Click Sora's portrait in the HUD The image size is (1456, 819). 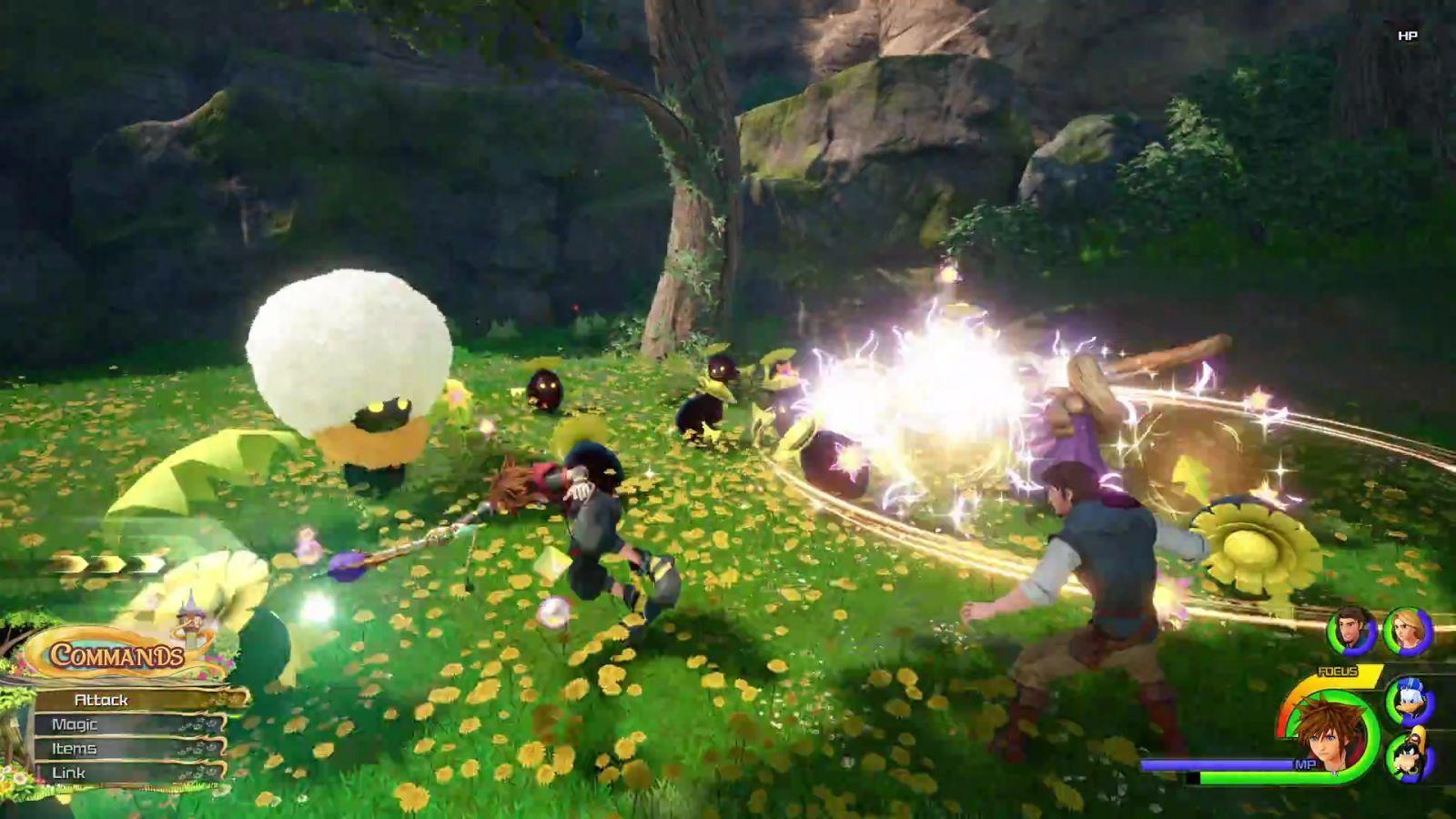tap(1331, 732)
